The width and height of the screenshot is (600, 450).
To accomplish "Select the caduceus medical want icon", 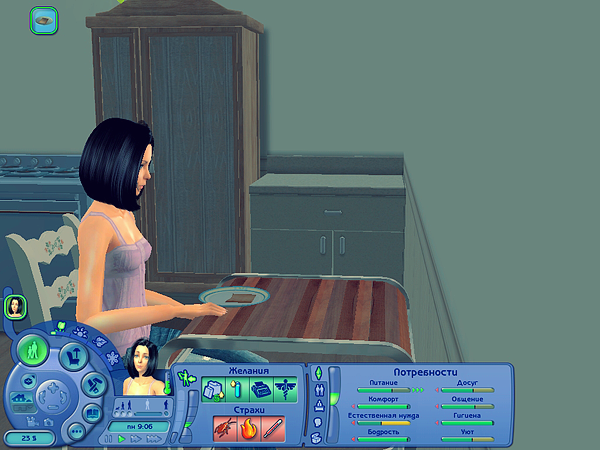I will pos(286,388).
